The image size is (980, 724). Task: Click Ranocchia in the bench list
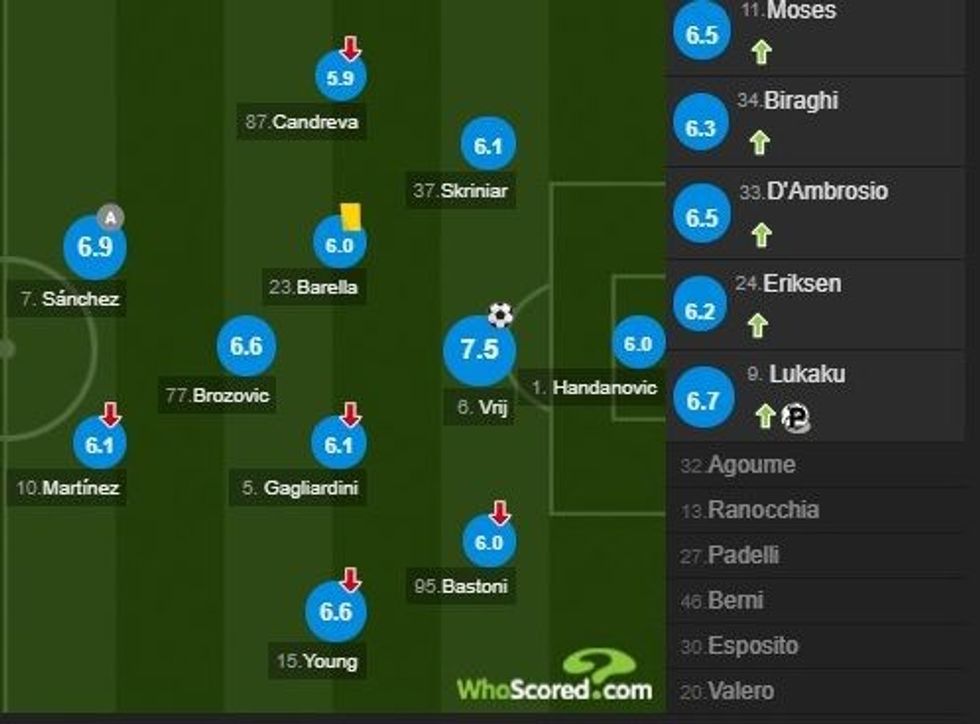point(763,510)
